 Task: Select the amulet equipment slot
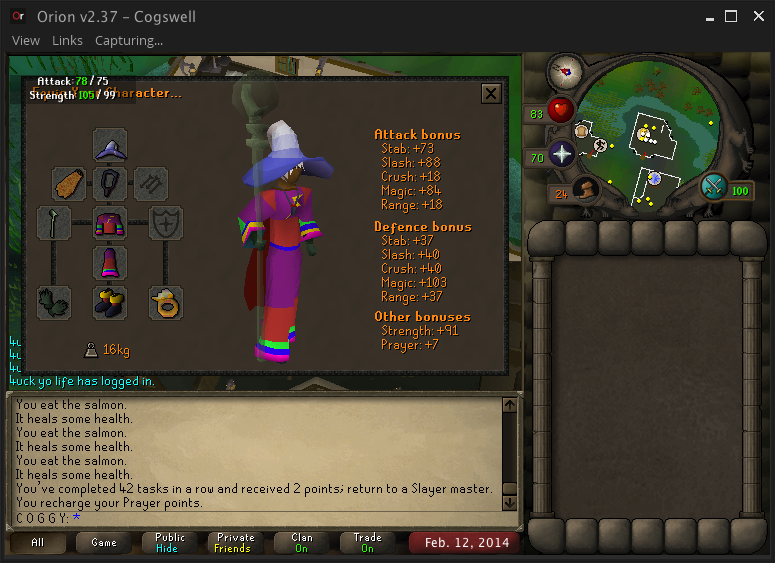pos(110,184)
